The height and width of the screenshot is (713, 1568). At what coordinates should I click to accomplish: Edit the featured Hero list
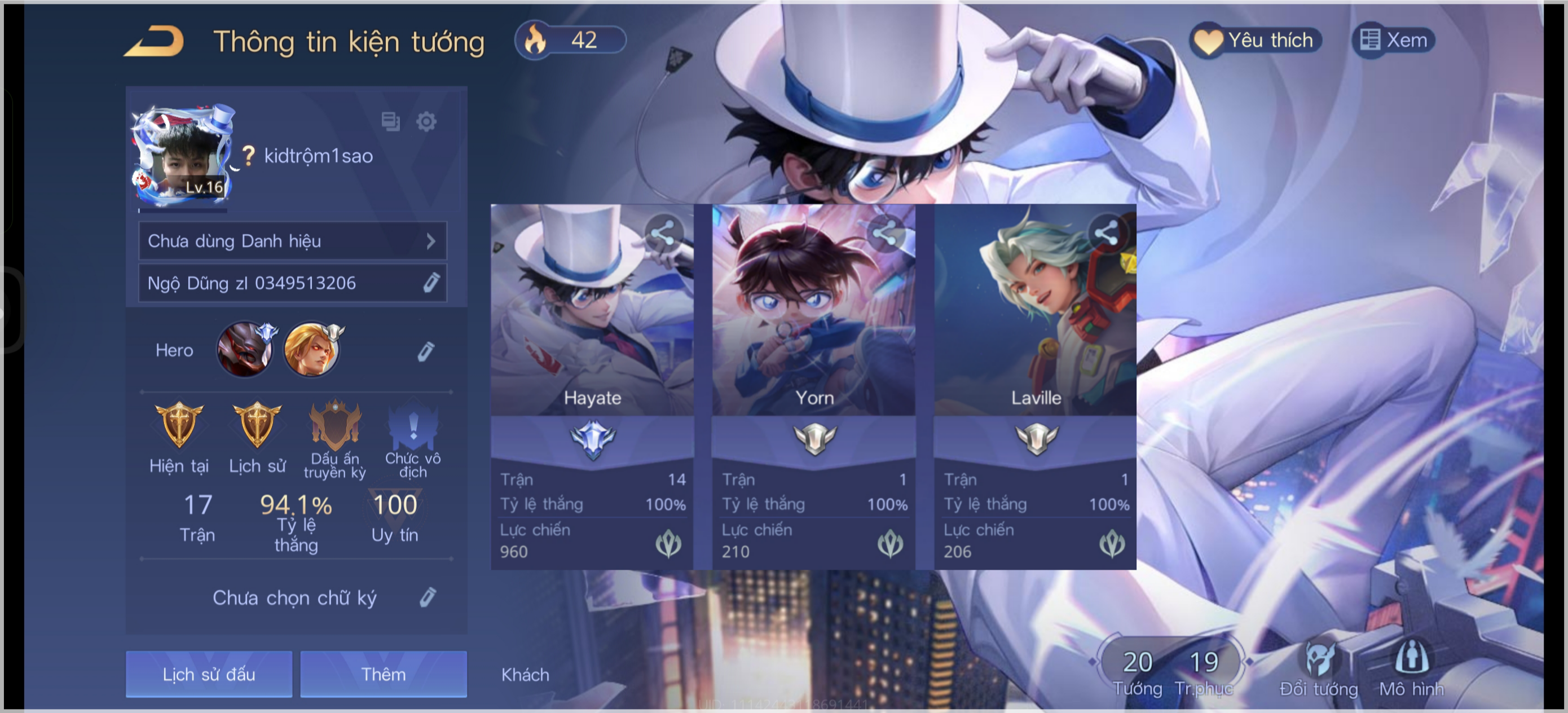click(425, 351)
